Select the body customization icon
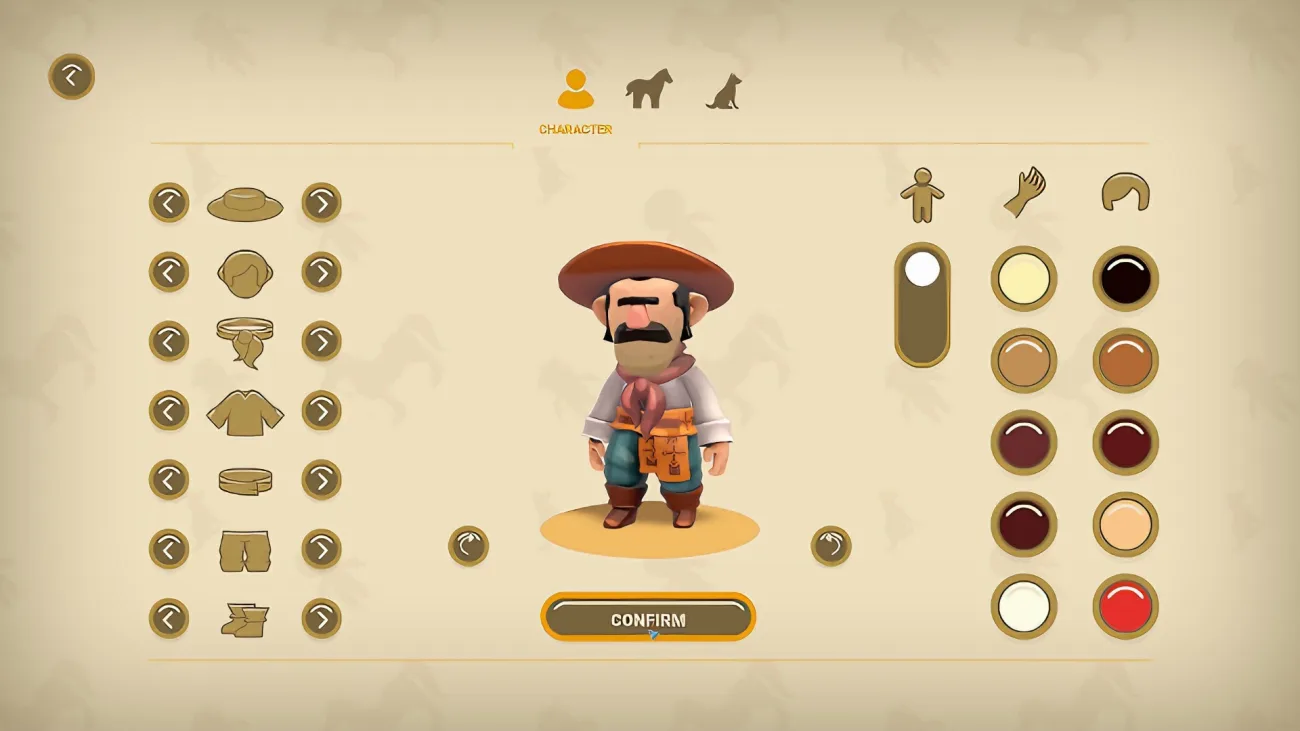The image size is (1300, 731). (923, 192)
